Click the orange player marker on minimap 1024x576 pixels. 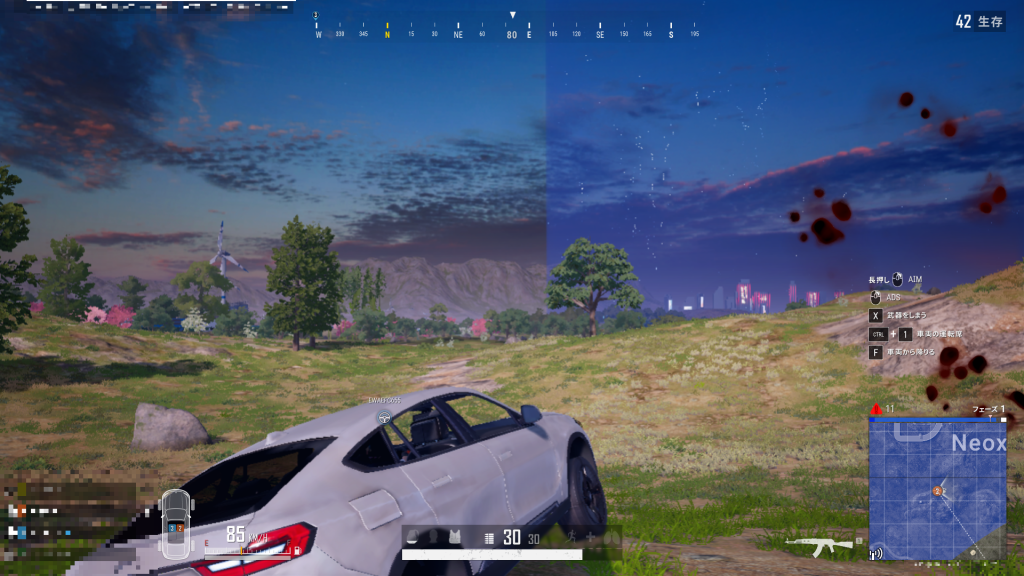click(x=937, y=491)
